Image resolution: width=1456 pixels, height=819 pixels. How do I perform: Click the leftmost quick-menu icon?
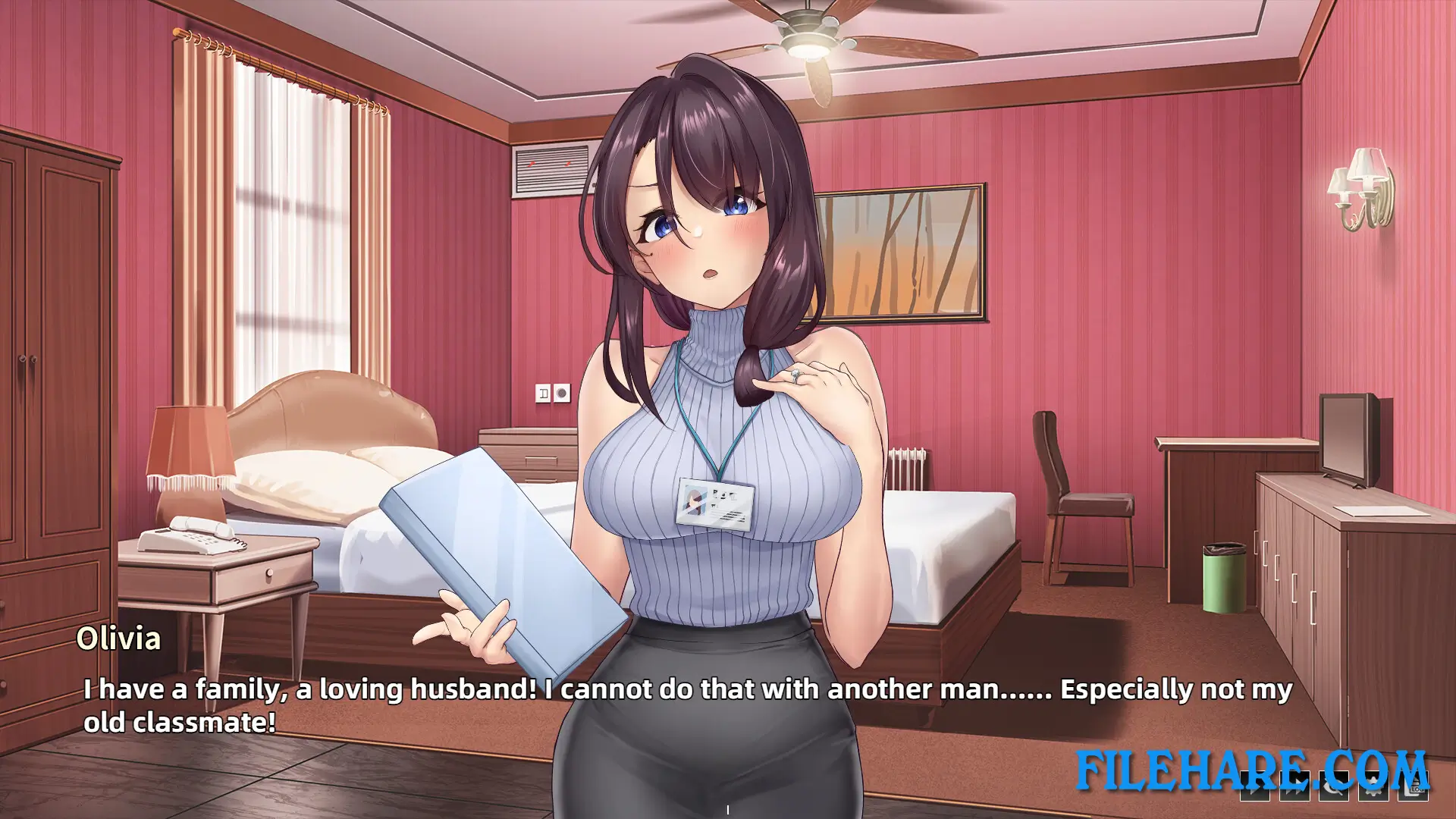[1255, 786]
